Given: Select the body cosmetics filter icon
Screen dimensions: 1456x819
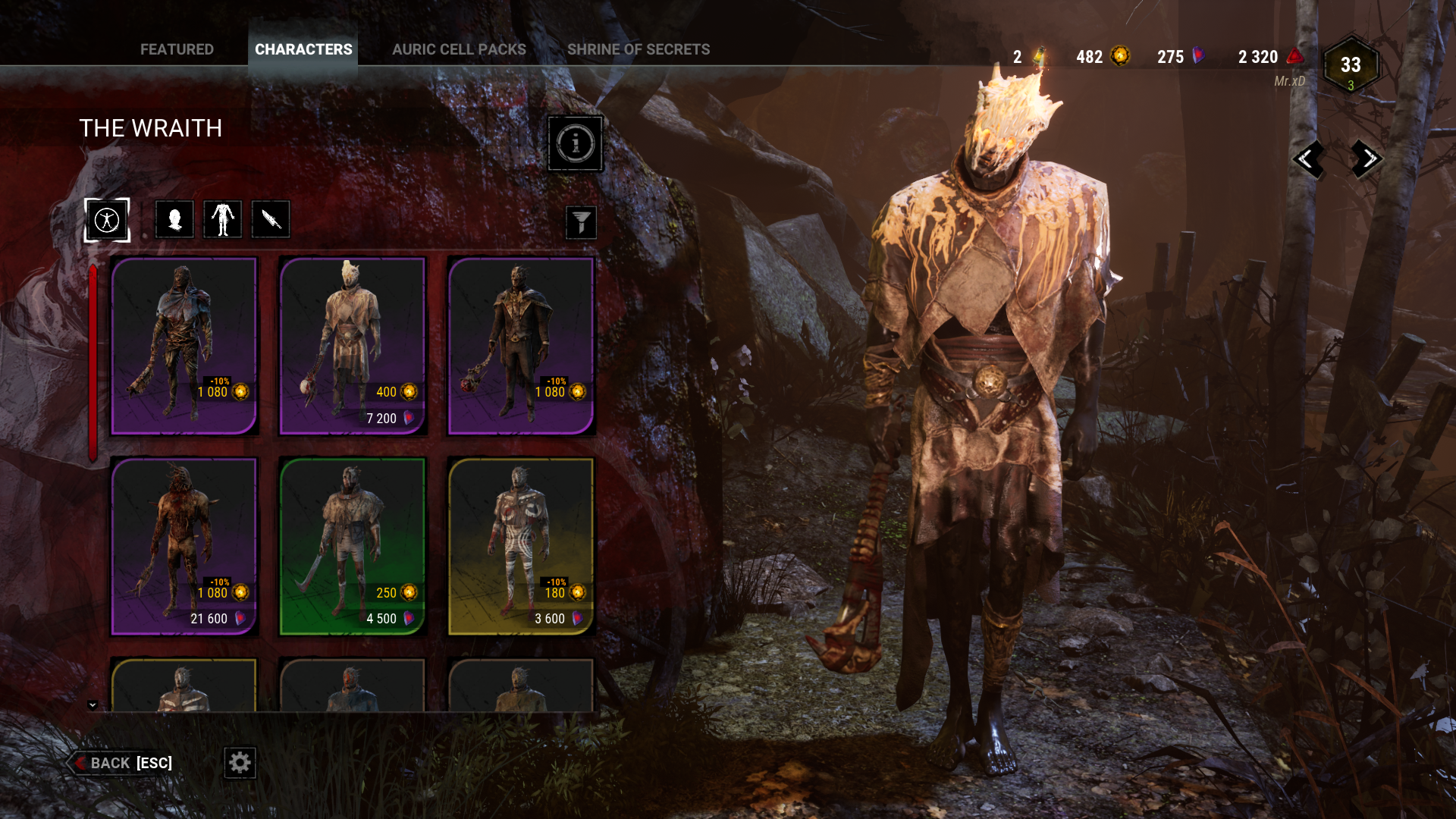Looking at the screenshot, I should point(222,219).
